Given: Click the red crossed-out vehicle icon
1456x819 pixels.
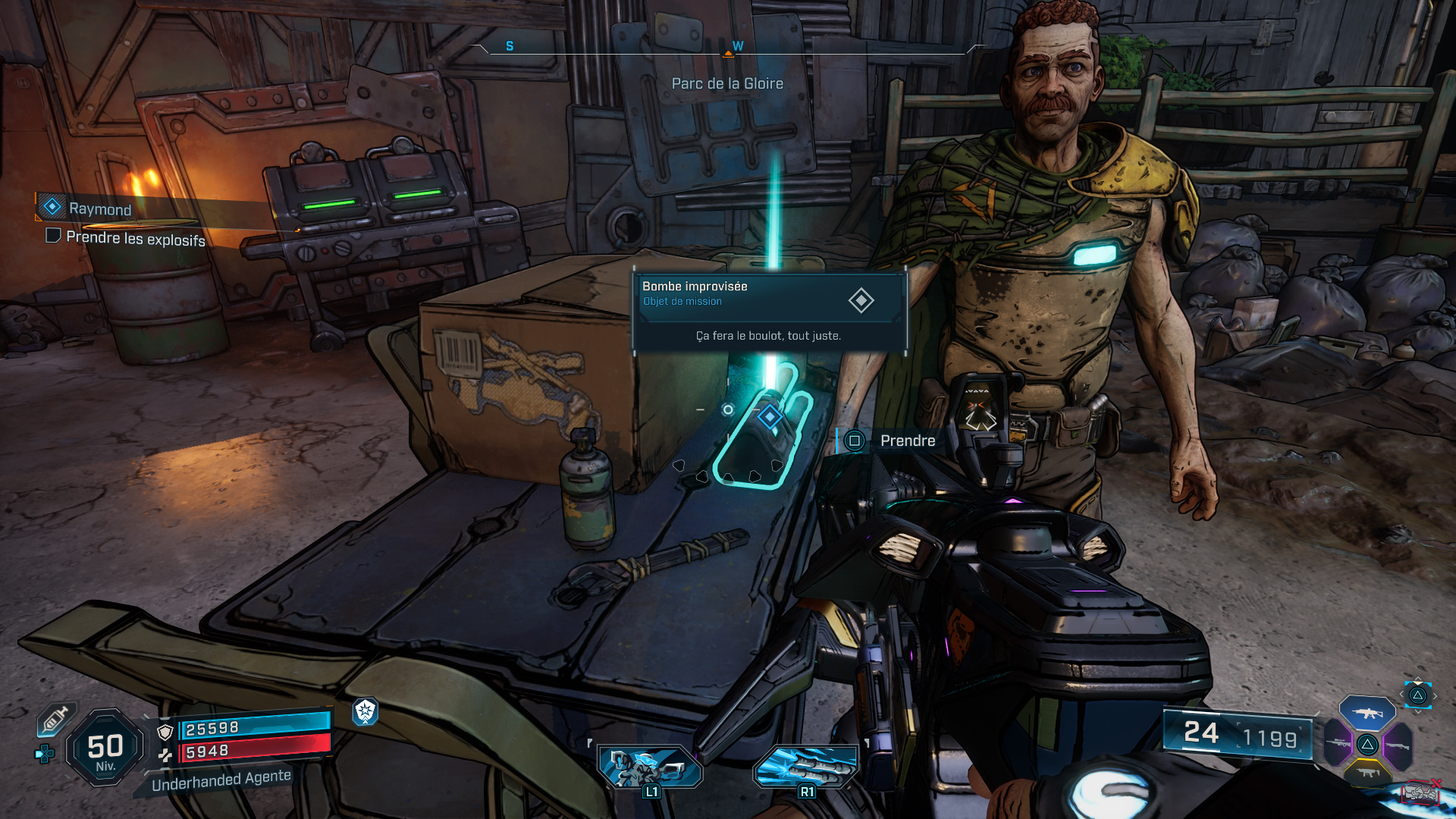Looking at the screenshot, I should click(1420, 792).
